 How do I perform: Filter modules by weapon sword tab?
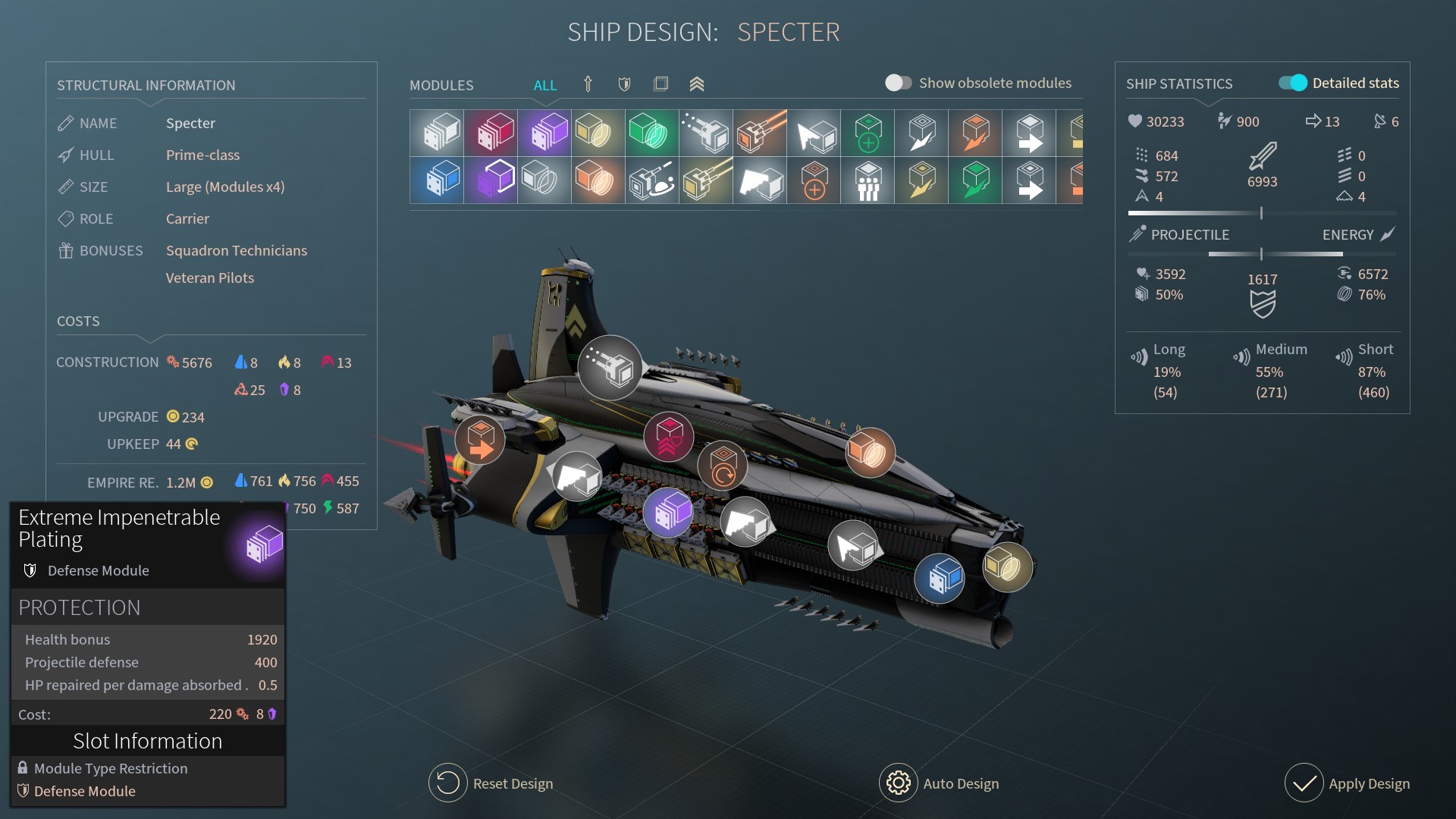[588, 84]
